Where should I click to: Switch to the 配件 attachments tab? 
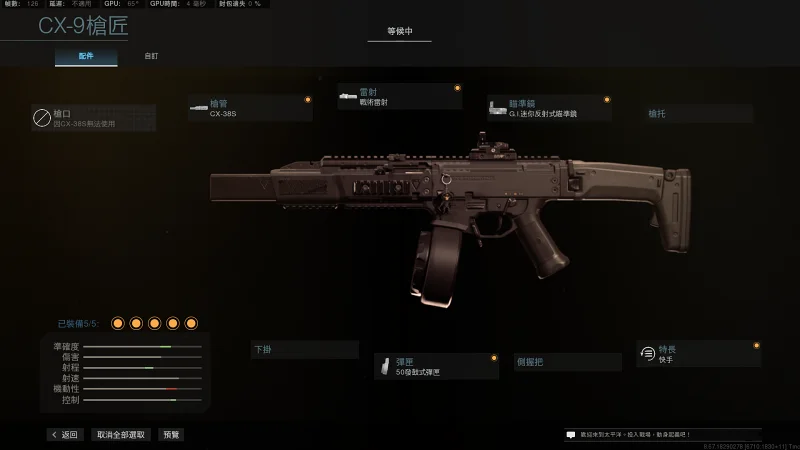click(x=86, y=56)
